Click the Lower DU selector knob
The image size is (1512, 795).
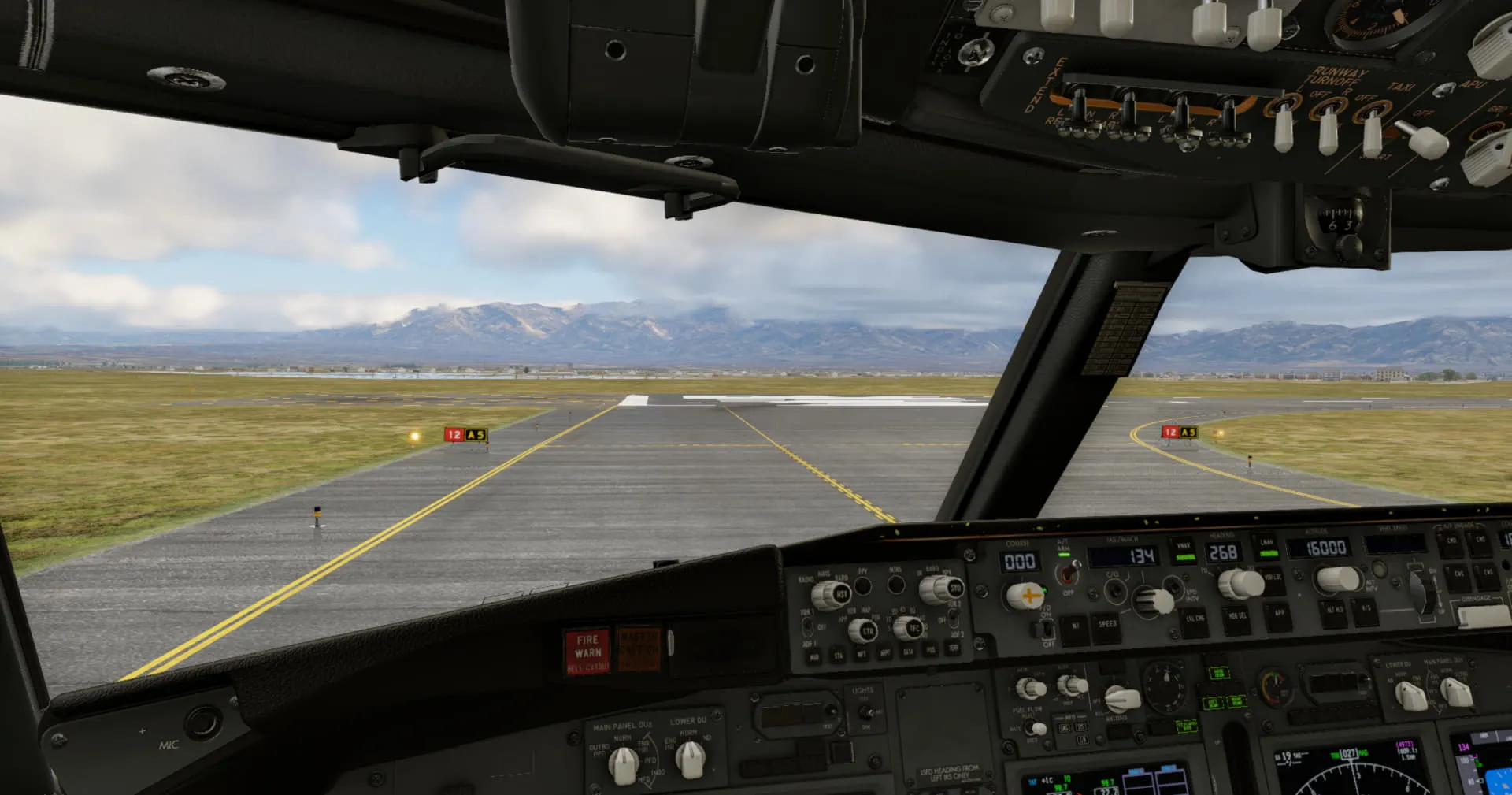click(x=690, y=759)
